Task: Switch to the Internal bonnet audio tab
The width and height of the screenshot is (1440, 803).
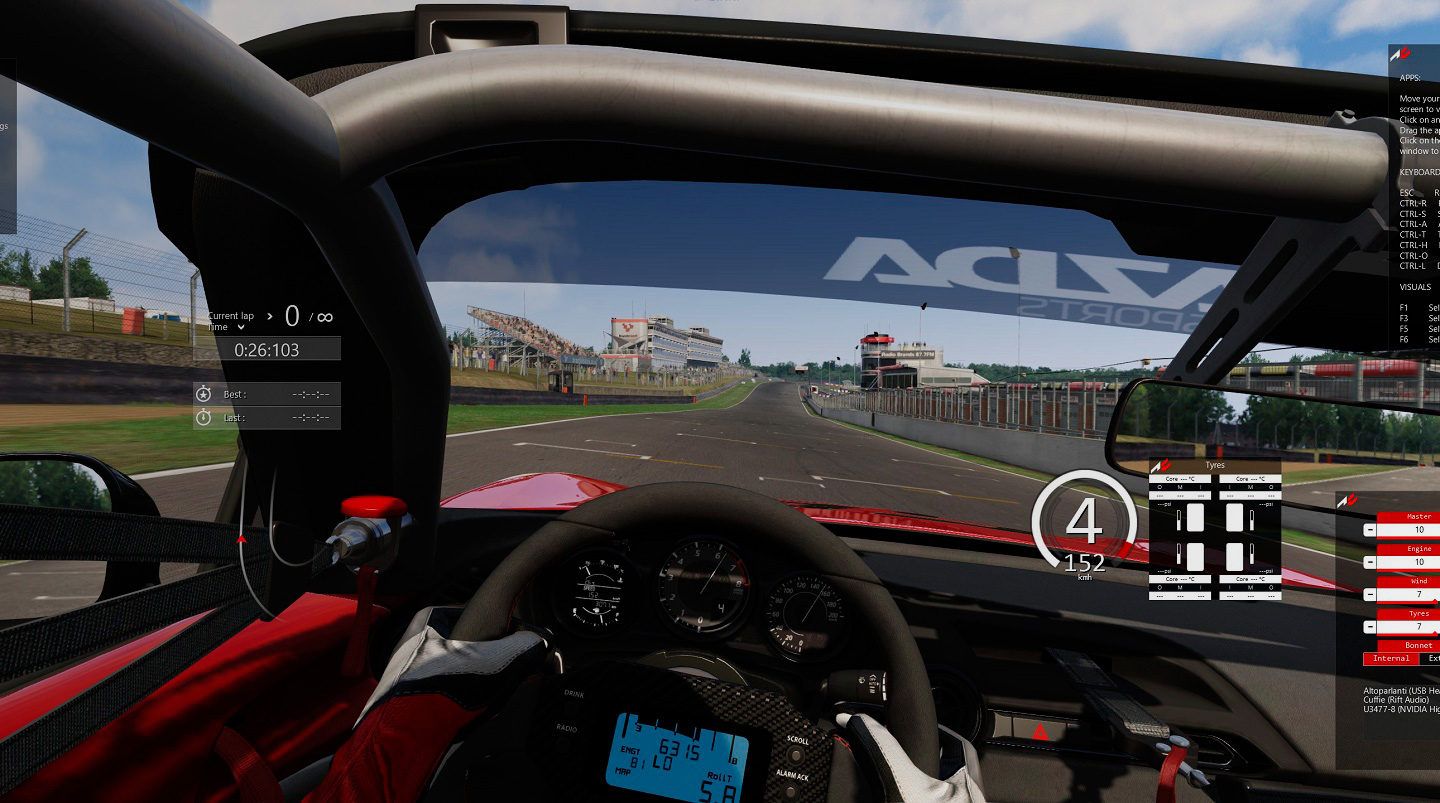Action: pos(1390,659)
